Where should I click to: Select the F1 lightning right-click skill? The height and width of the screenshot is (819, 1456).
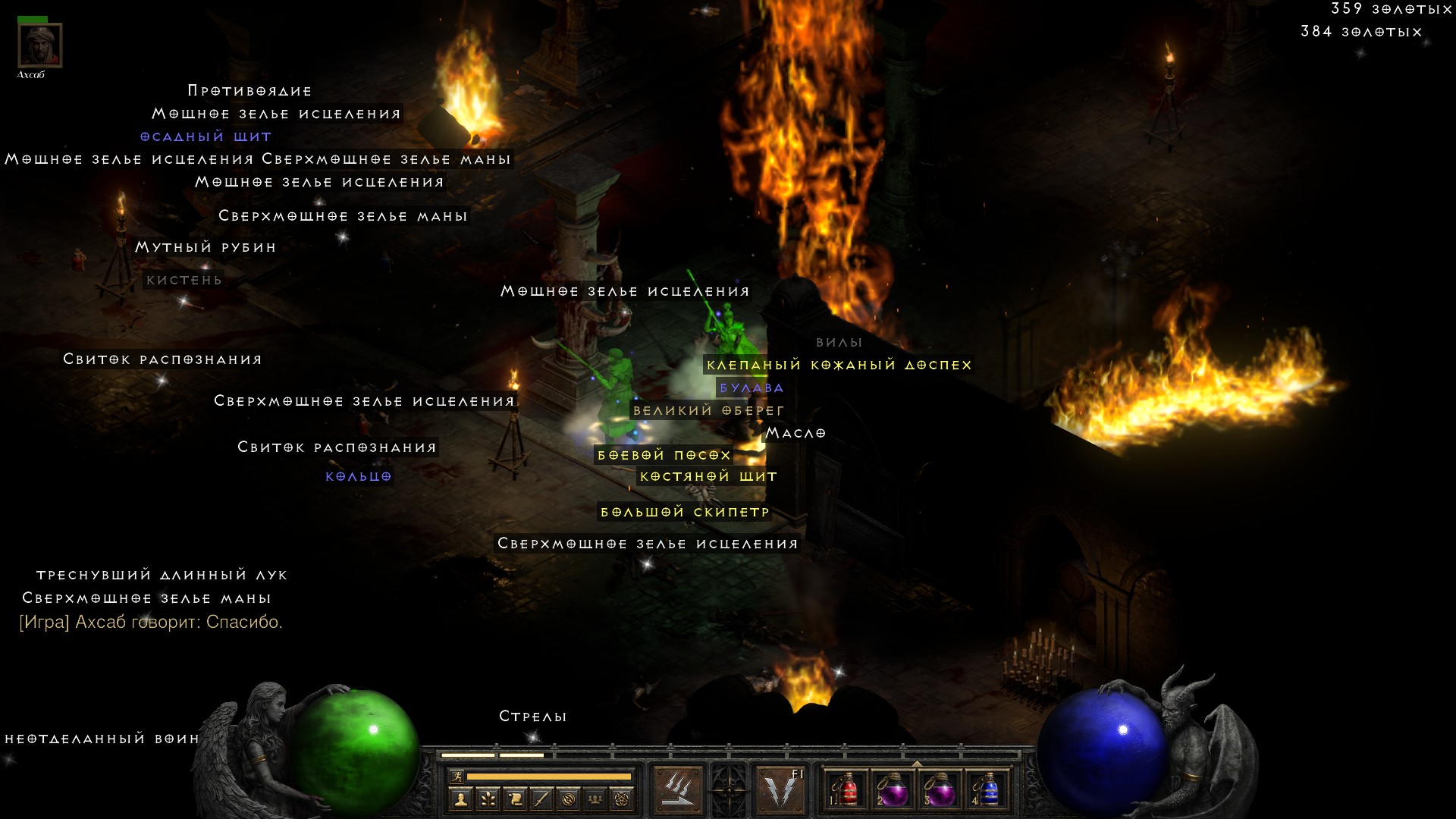781,790
